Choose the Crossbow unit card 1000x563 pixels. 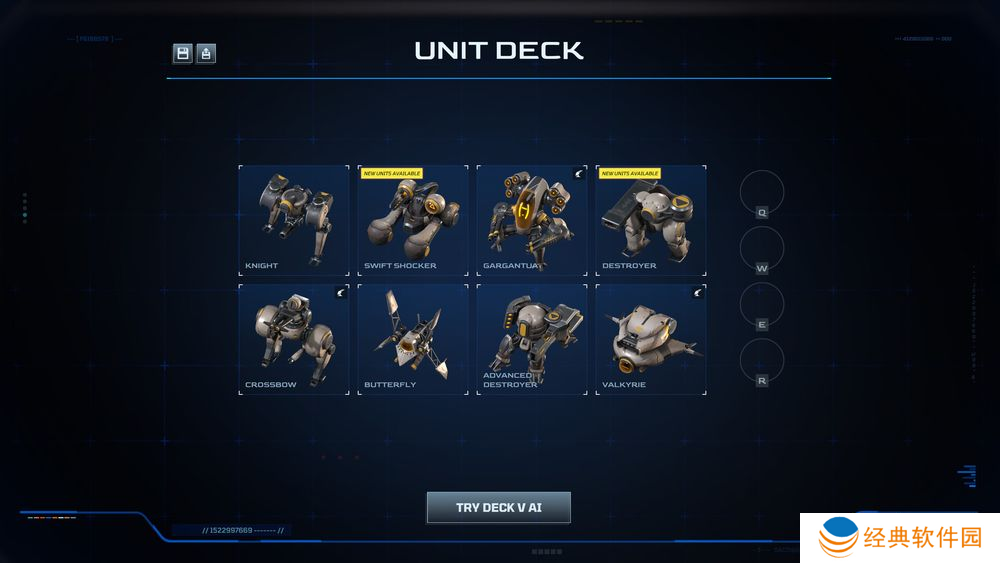pos(294,339)
